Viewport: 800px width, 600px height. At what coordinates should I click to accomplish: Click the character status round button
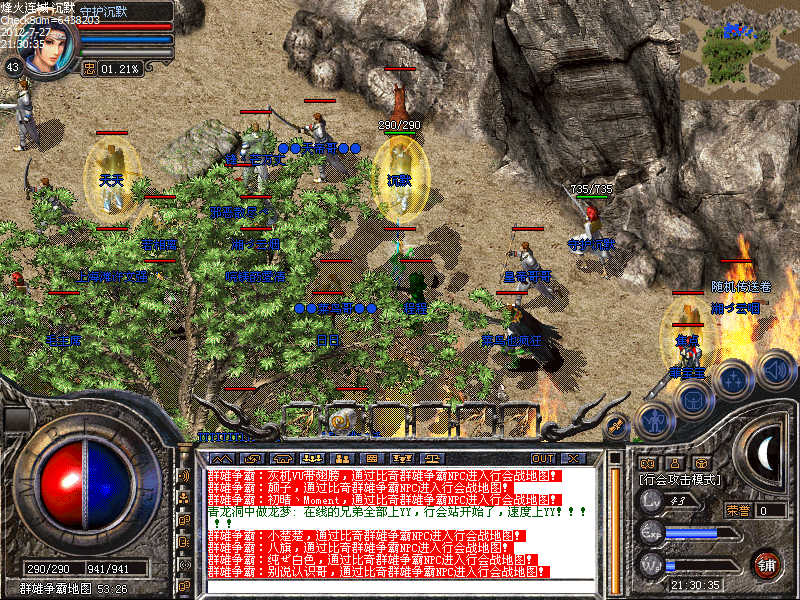pos(654,422)
